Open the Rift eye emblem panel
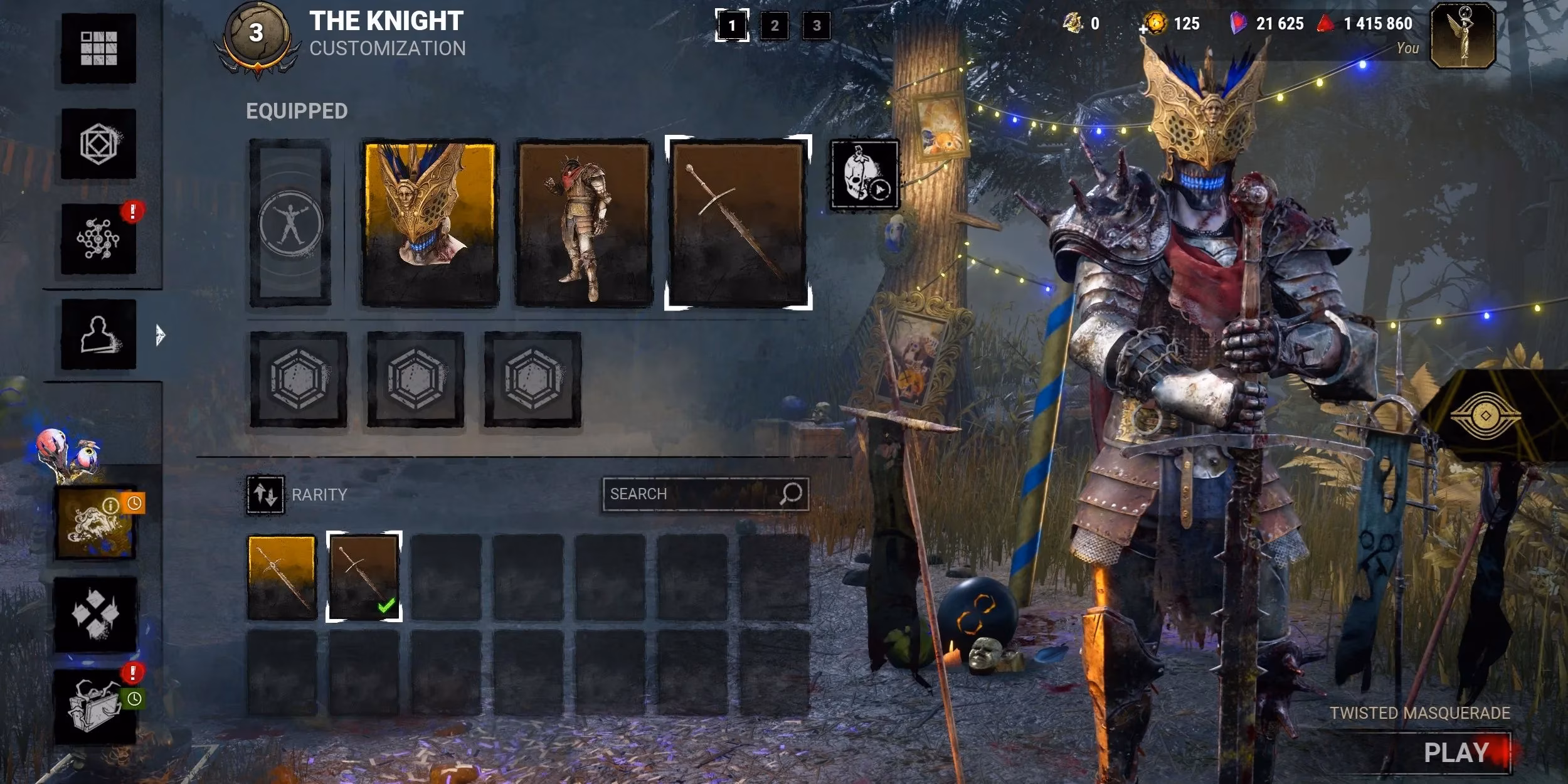 tap(1485, 416)
